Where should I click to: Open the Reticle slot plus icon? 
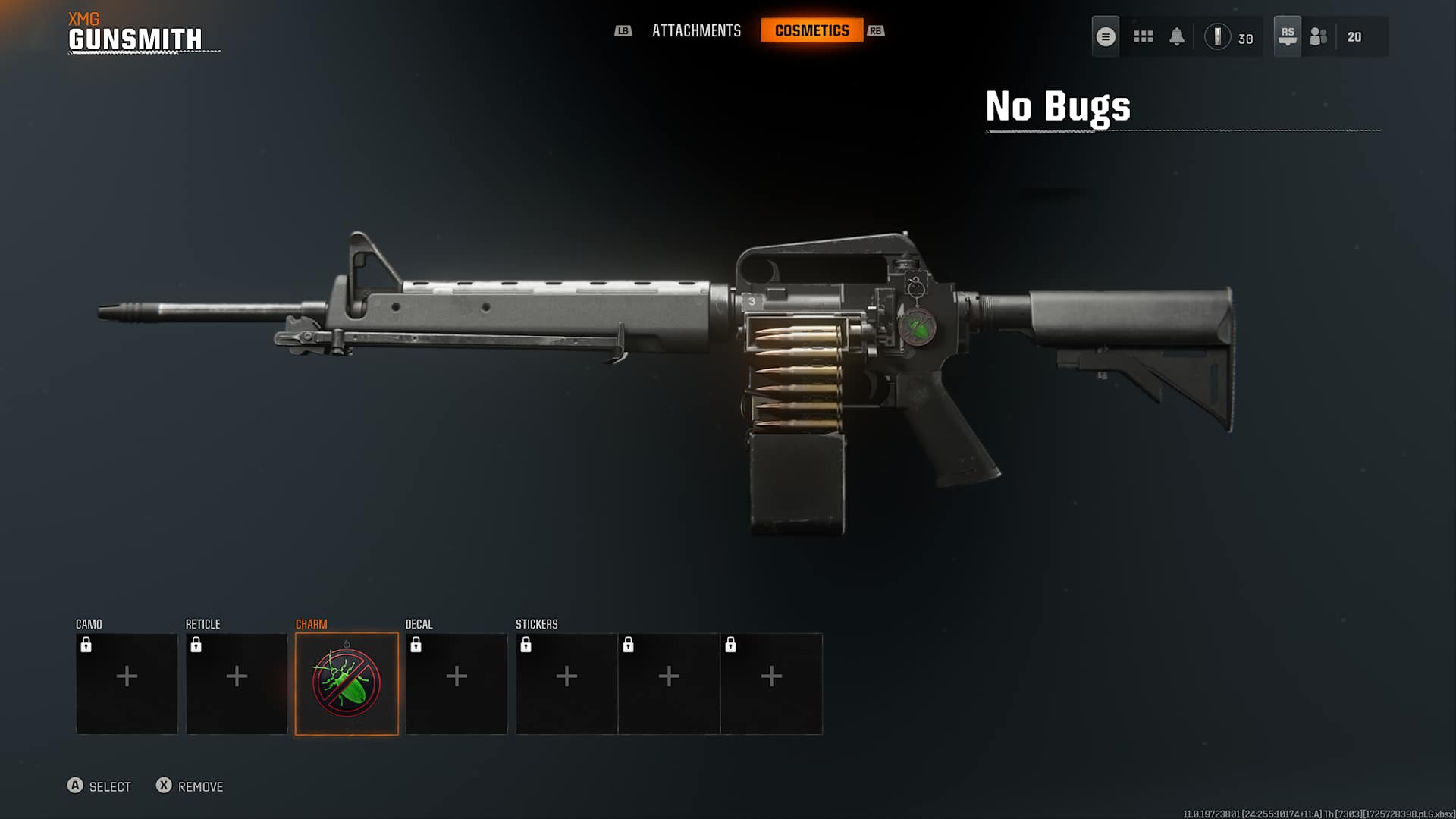pyautogui.click(x=237, y=675)
